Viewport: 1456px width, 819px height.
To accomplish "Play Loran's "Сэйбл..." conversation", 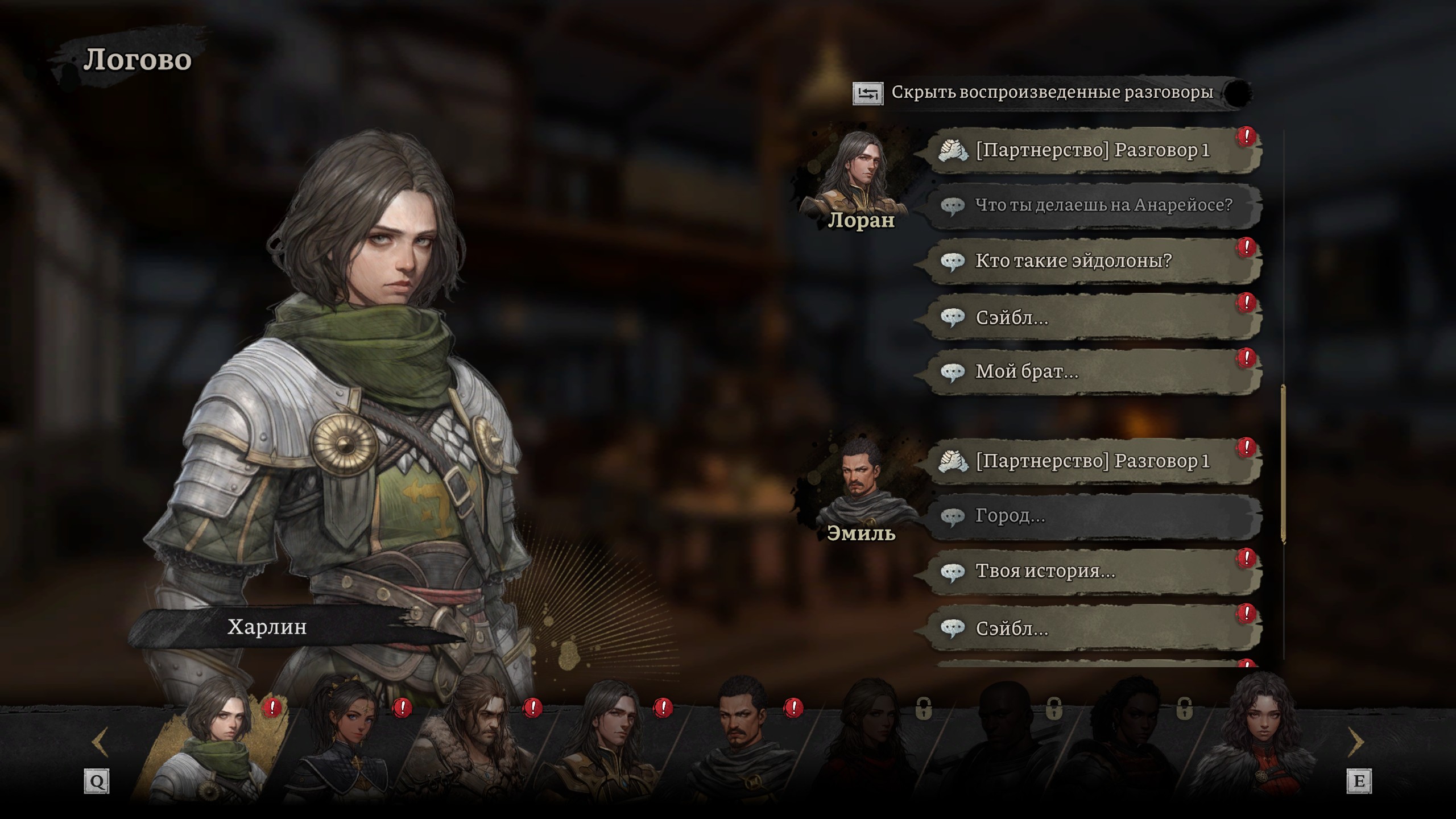I will (x=1092, y=317).
